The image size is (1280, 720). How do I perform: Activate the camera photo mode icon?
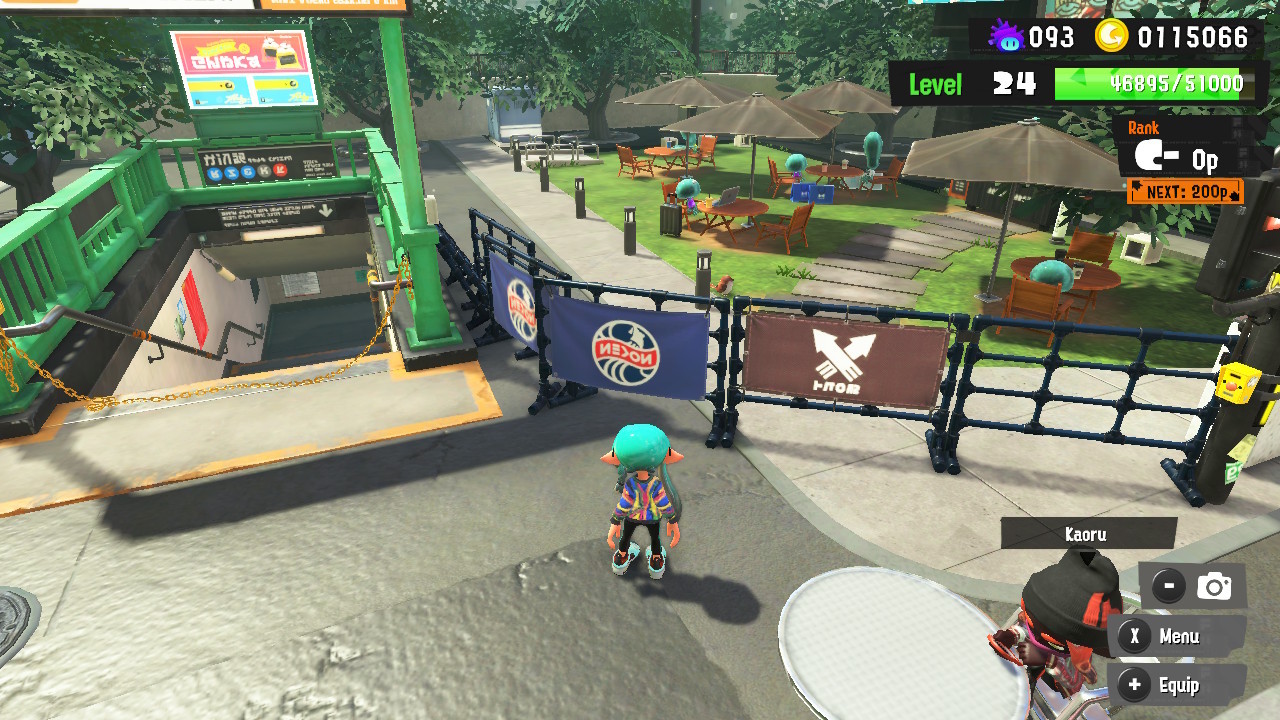click(1214, 587)
